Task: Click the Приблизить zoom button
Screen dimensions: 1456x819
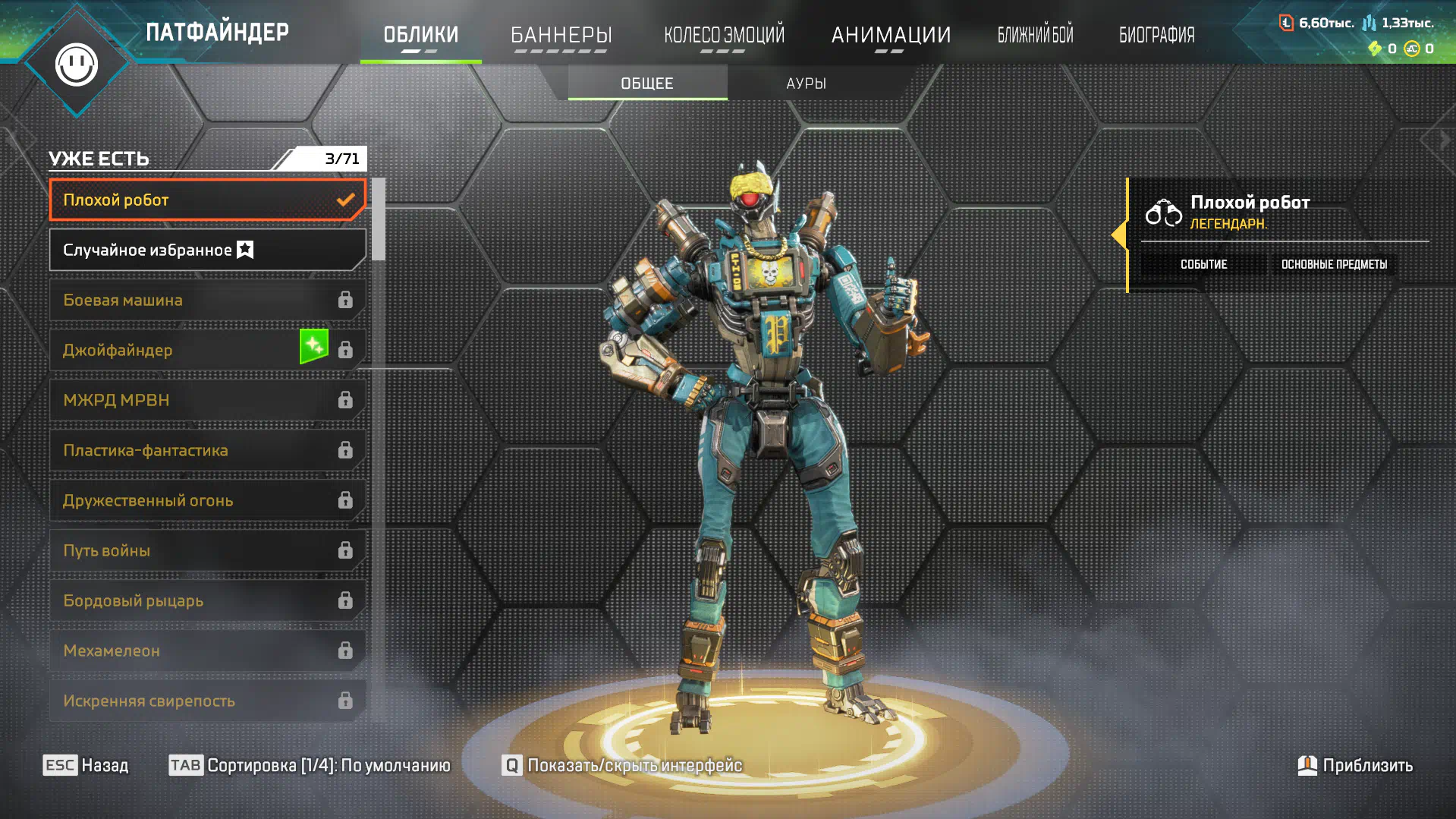Action: click(1355, 765)
